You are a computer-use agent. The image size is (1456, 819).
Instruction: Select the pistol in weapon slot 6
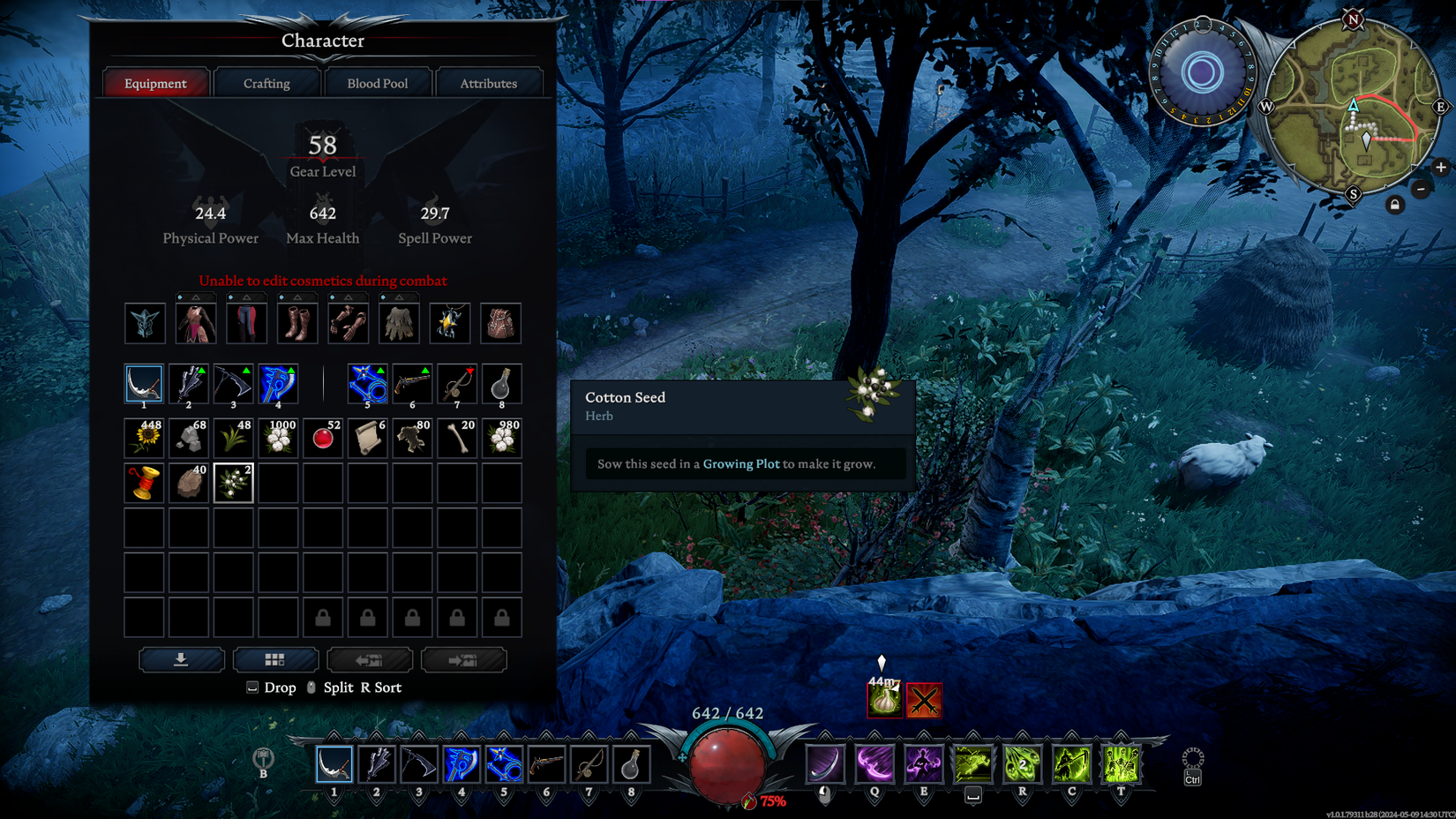[412, 385]
